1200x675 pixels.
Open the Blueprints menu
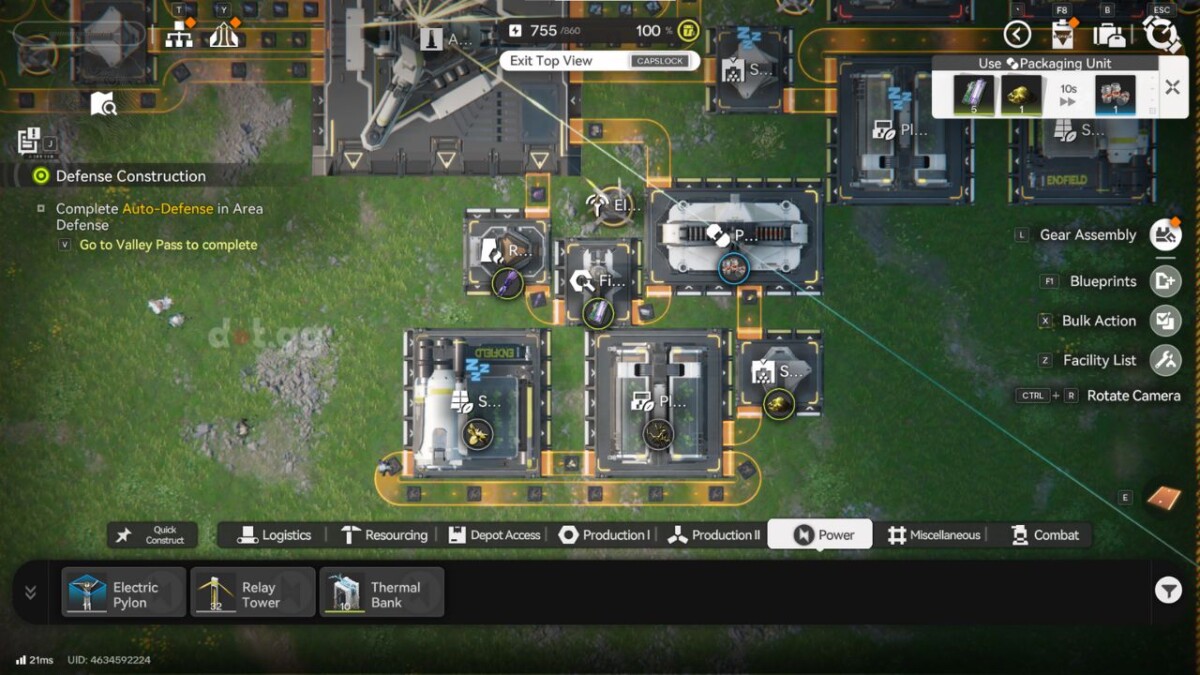[x=1164, y=281]
